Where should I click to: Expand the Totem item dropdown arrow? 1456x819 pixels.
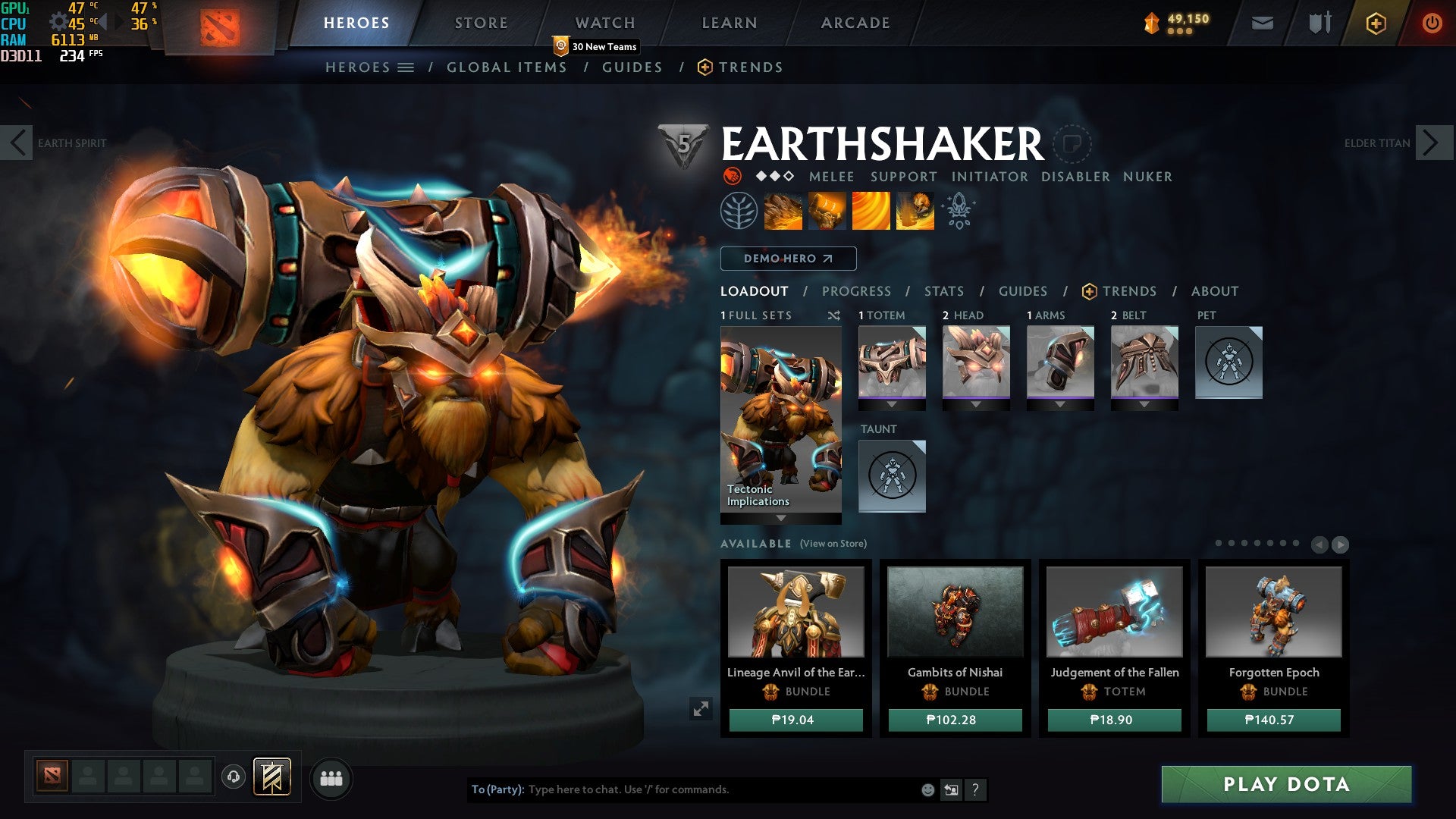892,403
